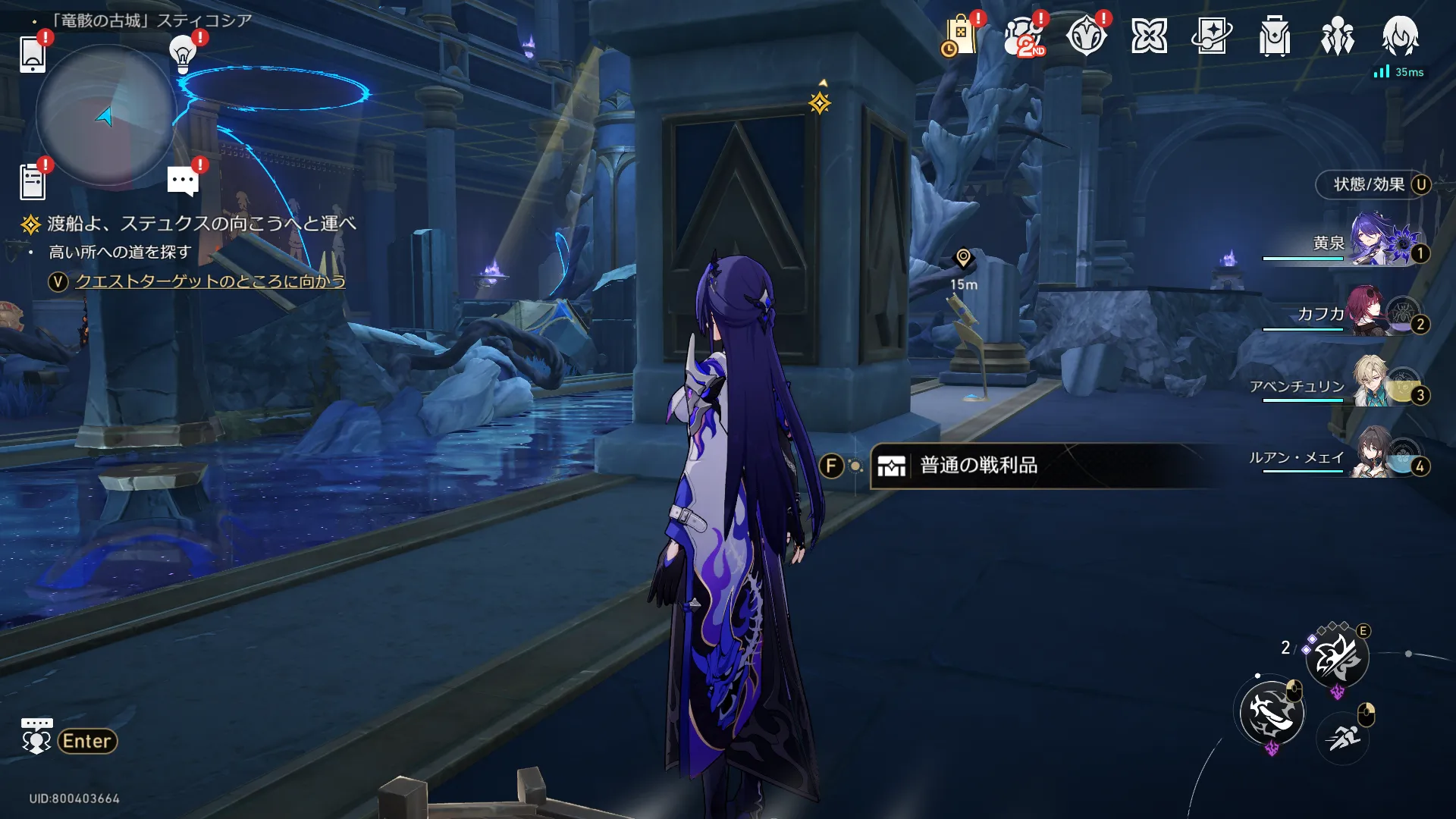1456x819 pixels.
Task: Activate the technique skill icon
Action: coord(1337,657)
